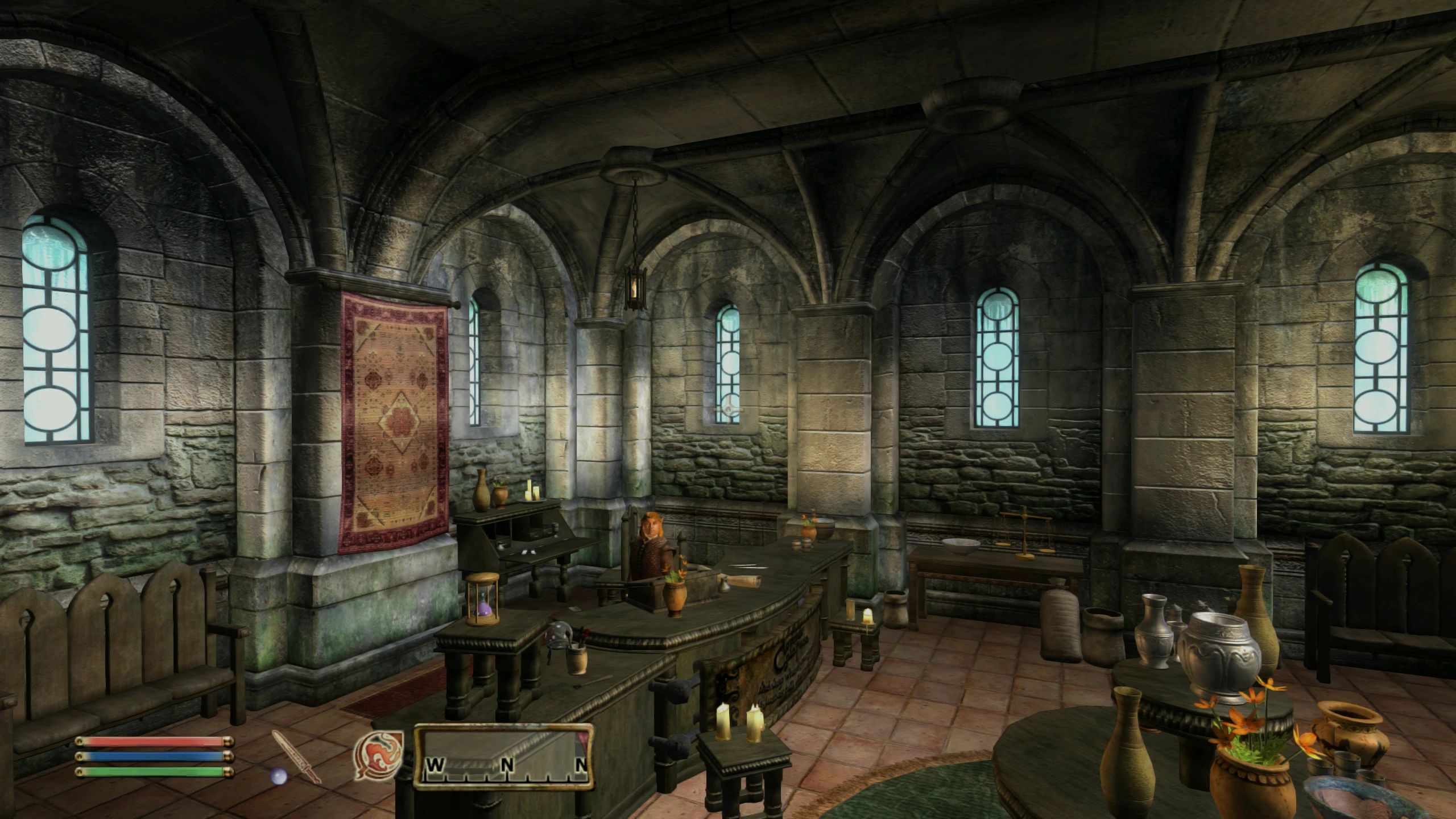The height and width of the screenshot is (819, 1456).
Task: Select the equipped sword weapon icon
Action: click(296, 755)
